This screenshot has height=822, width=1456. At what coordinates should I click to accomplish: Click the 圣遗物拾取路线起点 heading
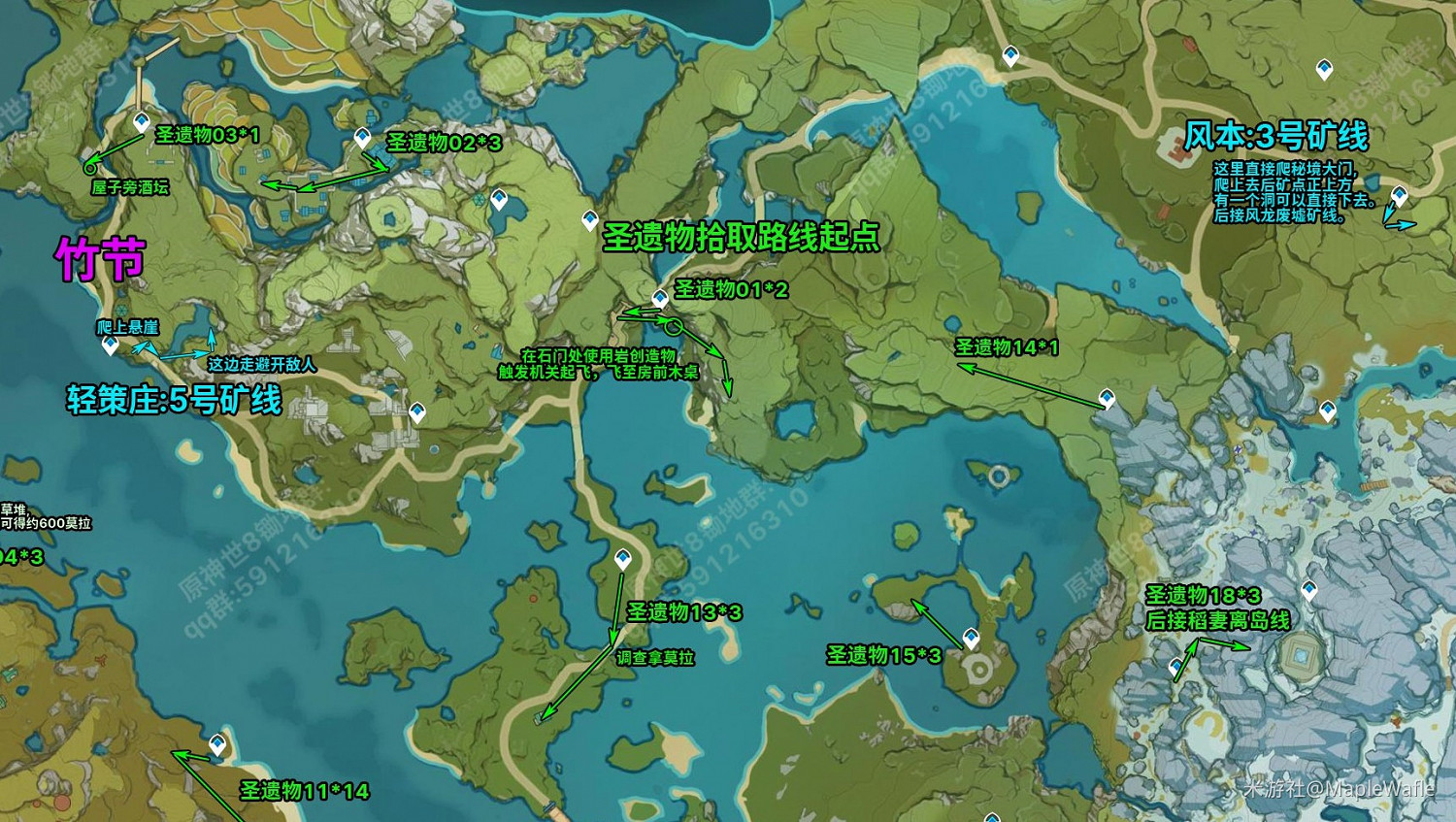743,238
